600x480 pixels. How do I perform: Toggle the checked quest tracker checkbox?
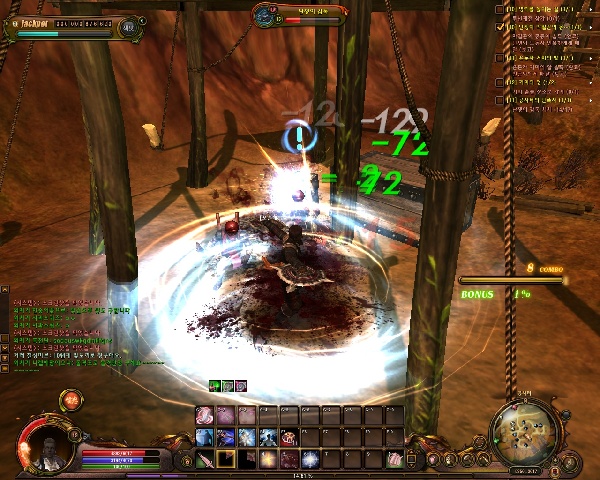coord(500,27)
